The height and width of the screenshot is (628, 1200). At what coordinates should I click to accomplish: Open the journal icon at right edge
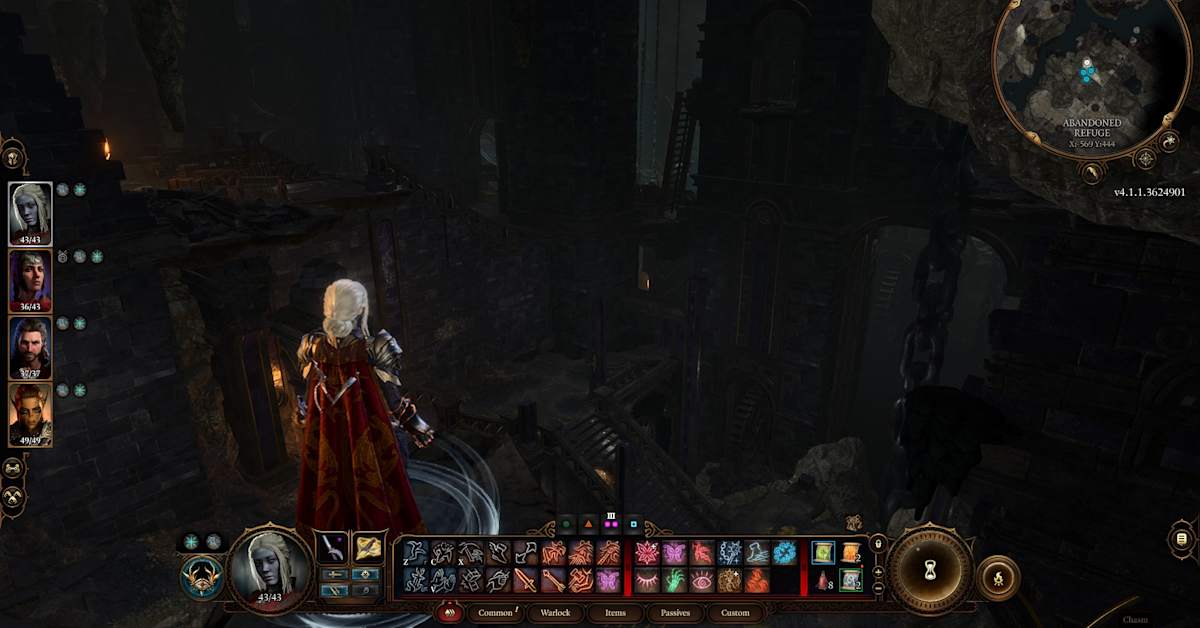[x=1181, y=539]
